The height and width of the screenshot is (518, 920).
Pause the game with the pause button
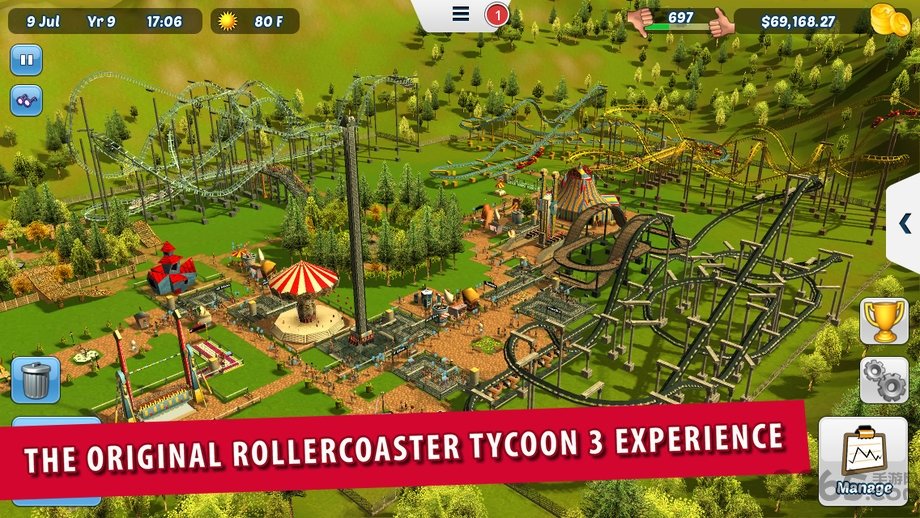pyautogui.click(x=26, y=59)
